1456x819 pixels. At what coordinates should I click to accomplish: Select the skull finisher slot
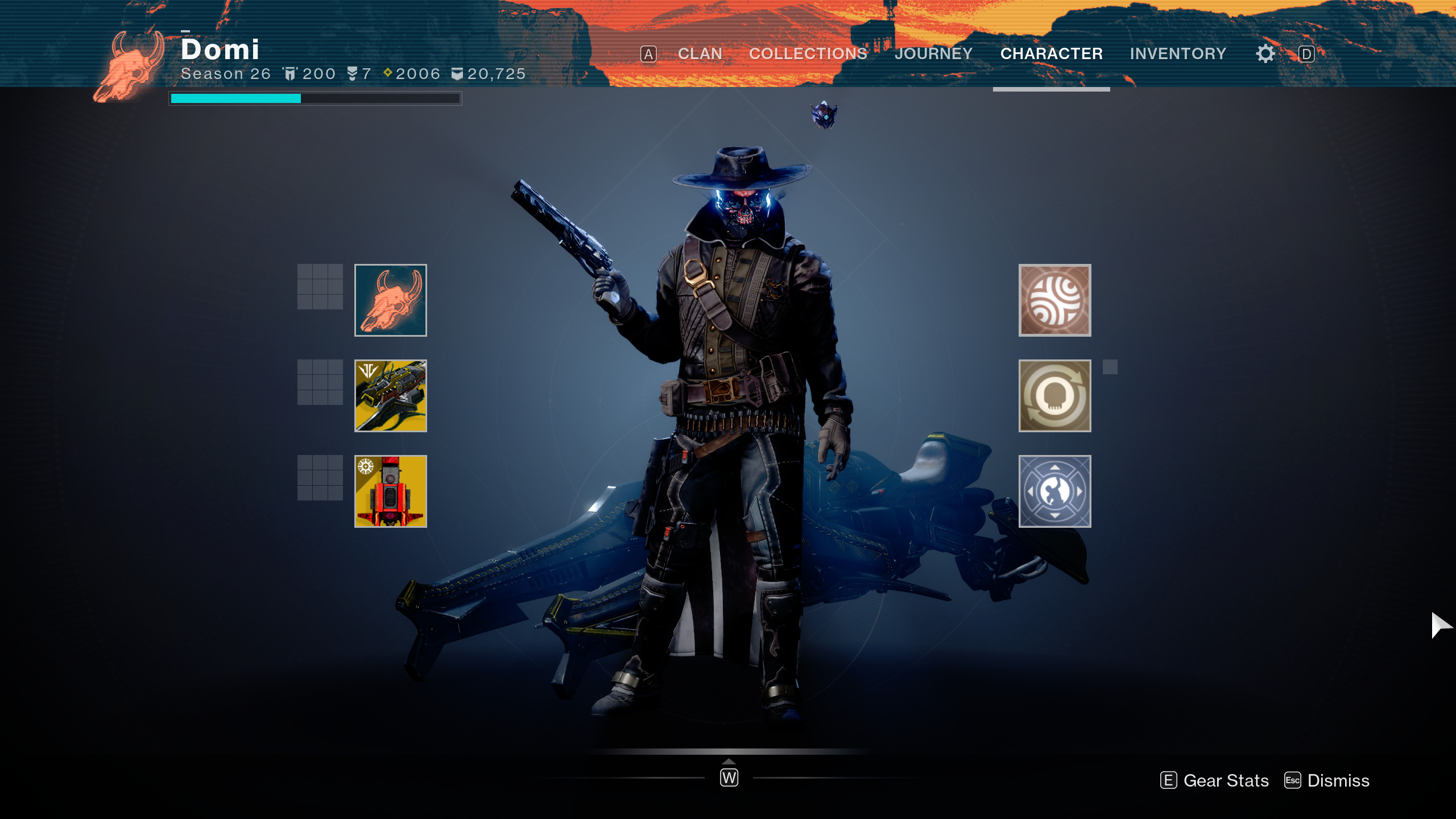1054,396
